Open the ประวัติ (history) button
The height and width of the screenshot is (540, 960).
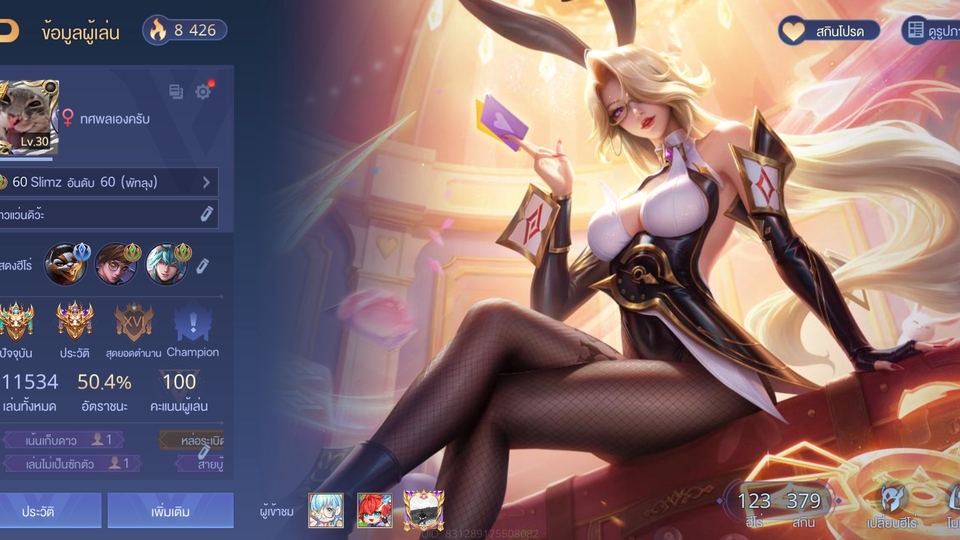pos(40,511)
